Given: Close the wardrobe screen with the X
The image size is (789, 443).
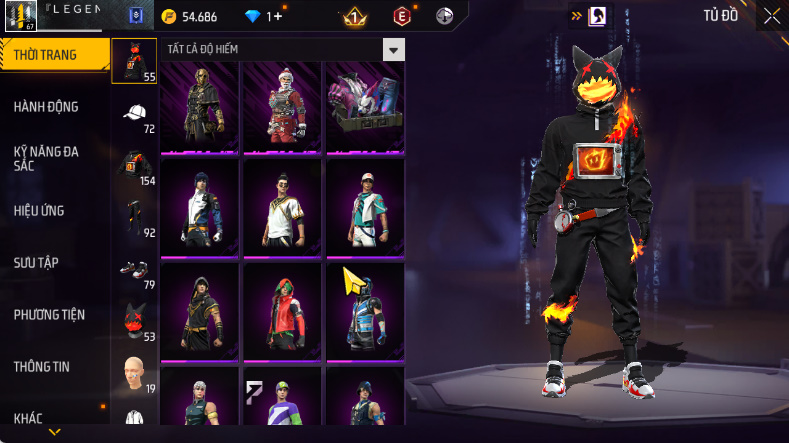Looking at the screenshot, I should 771,16.
